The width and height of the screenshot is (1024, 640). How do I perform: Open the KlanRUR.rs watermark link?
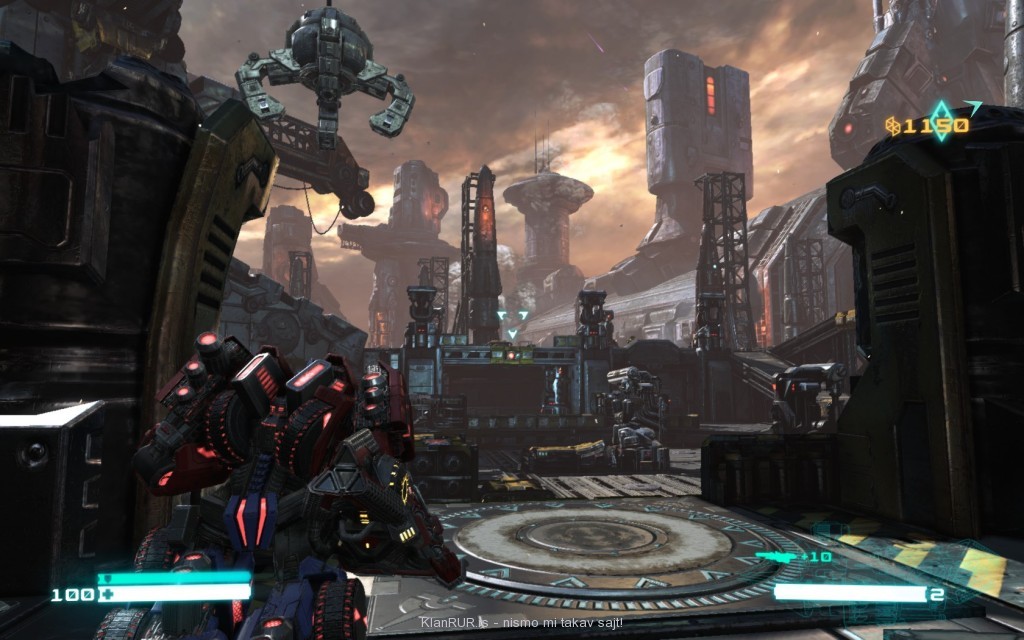click(453, 622)
